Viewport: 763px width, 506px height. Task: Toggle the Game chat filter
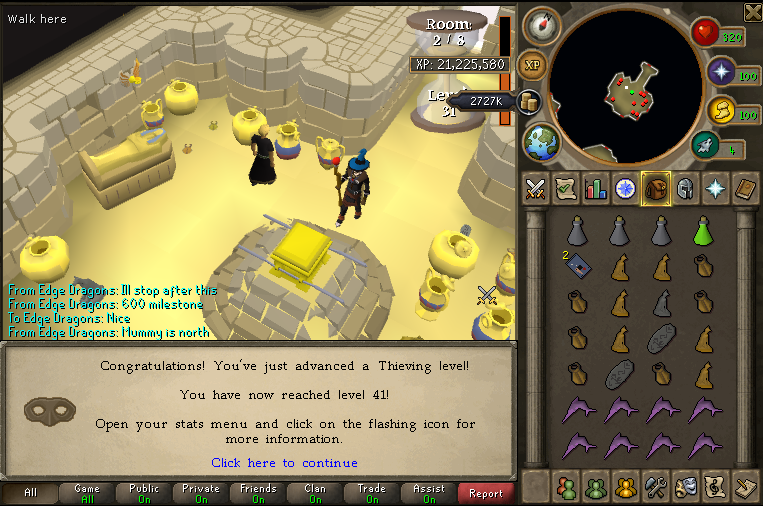tap(87, 493)
